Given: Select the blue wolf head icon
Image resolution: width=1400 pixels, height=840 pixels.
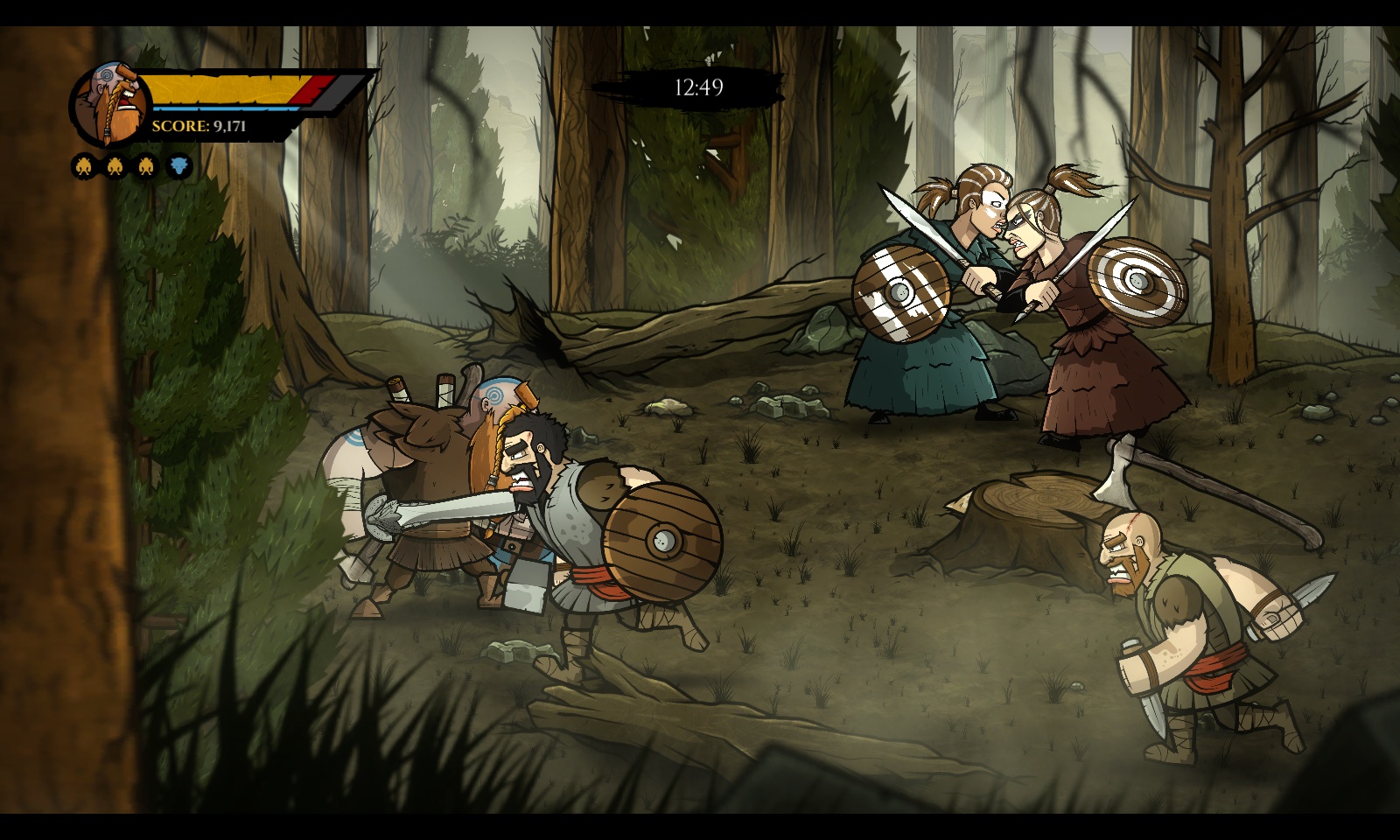Looking at the screenshot, I should (x=178, y=165).
